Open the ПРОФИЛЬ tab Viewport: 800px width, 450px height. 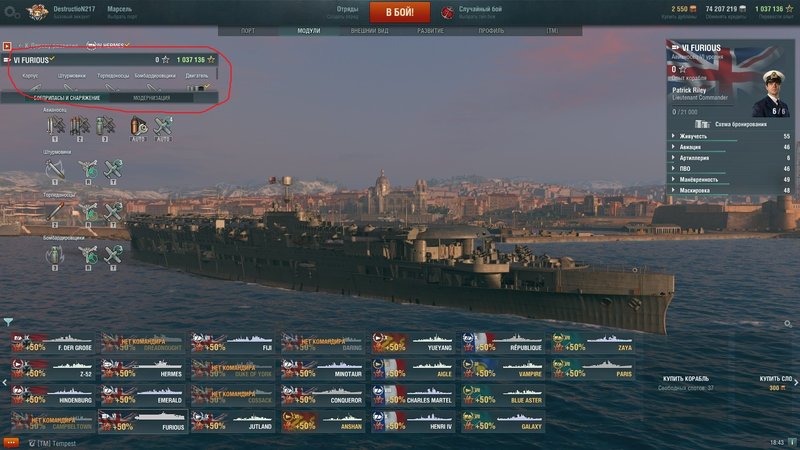point(491,31)
